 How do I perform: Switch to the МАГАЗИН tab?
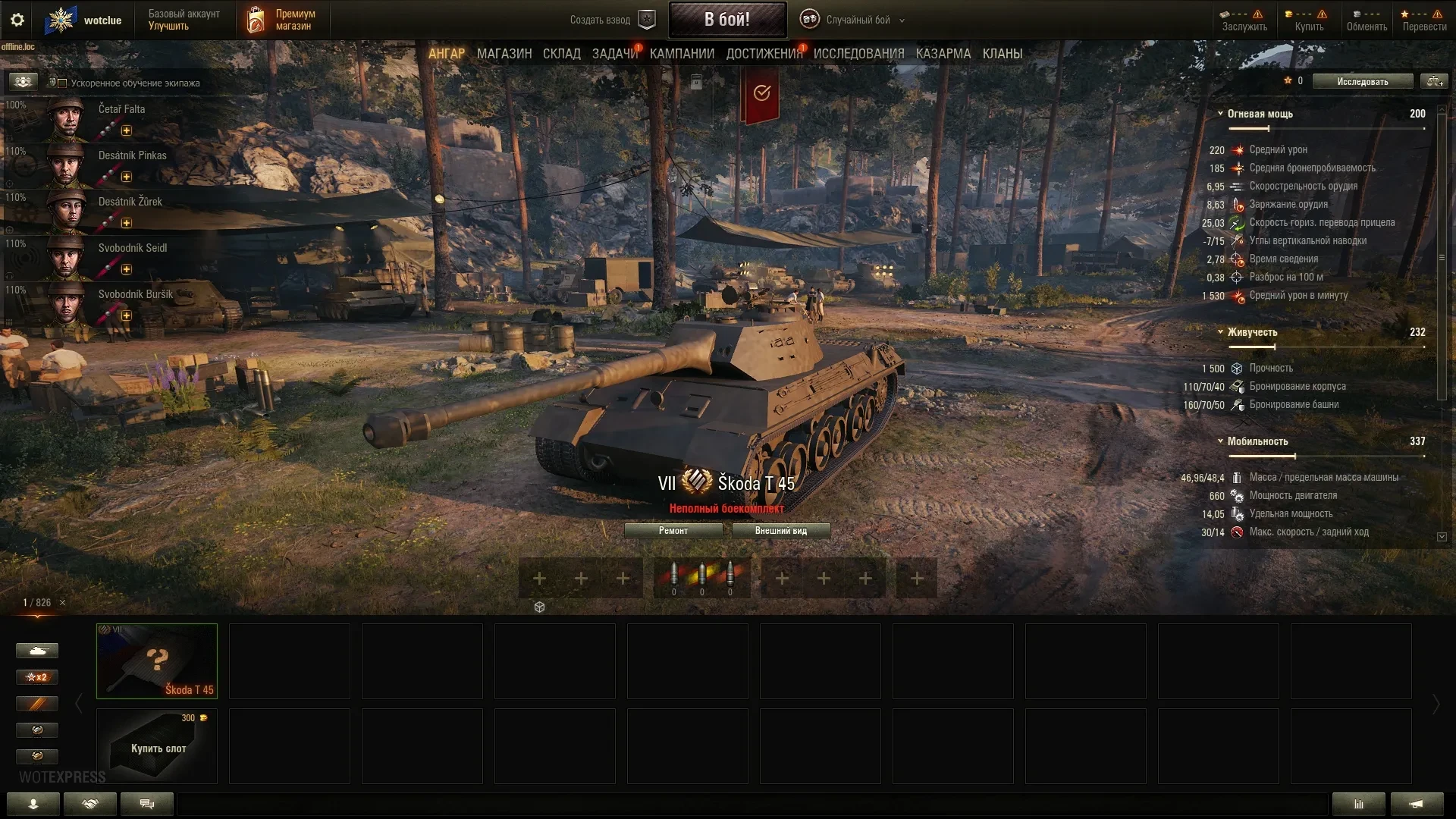(x=504, y=54)
